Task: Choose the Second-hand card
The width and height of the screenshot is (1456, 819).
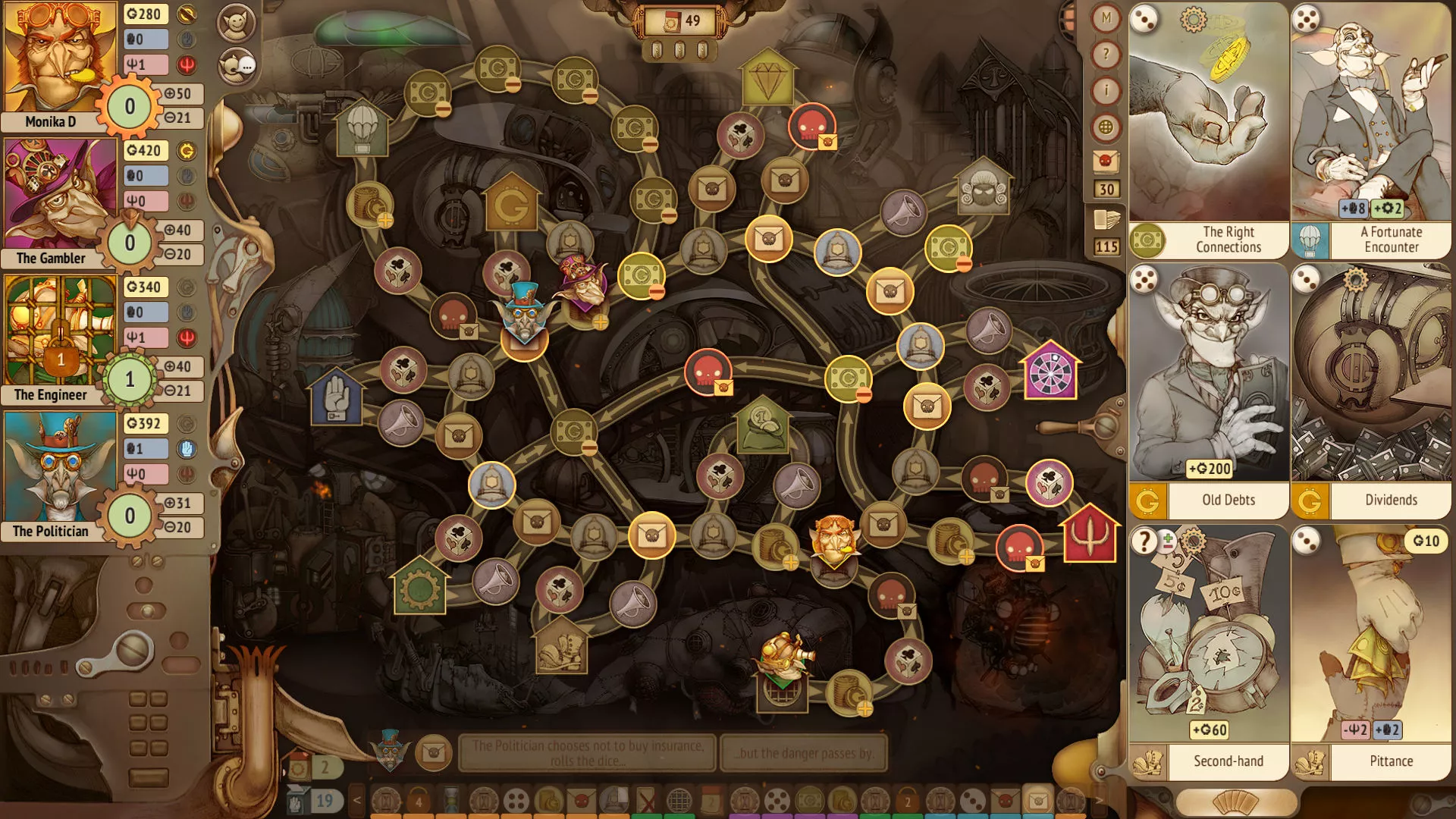Action: click(1208, 652)
